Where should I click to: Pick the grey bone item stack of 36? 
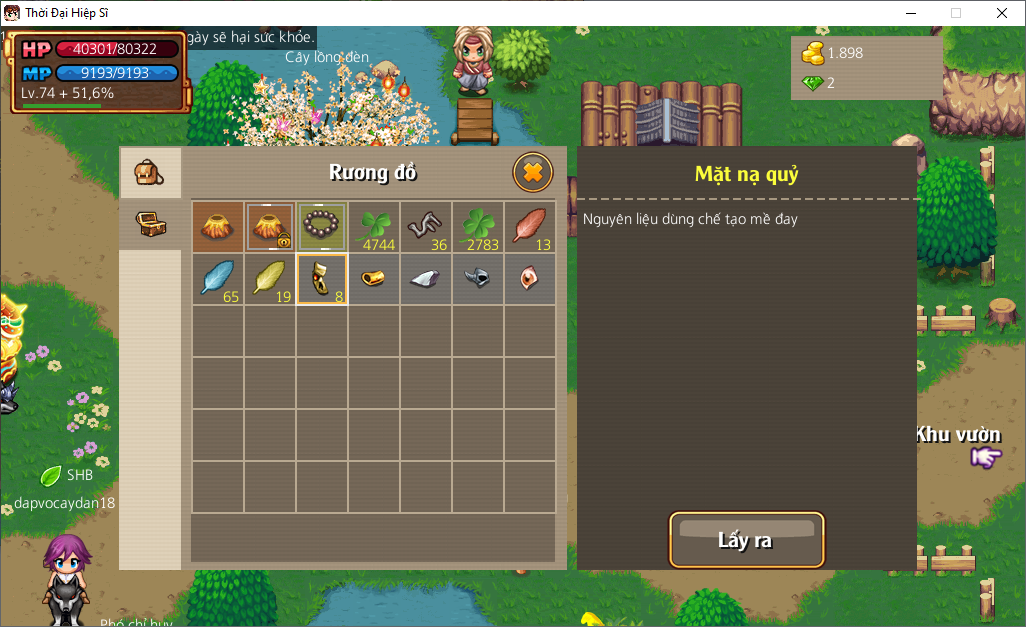pos(426,226)
